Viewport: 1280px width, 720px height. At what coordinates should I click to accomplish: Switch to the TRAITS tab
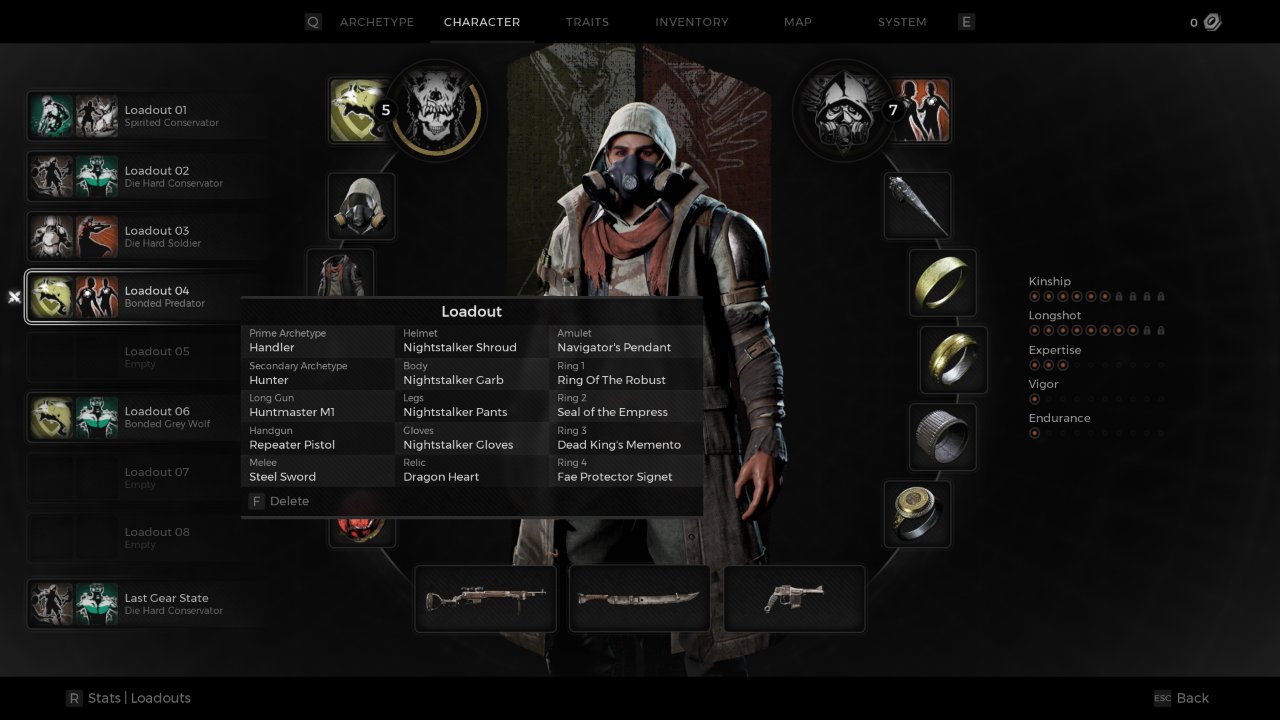click(587, 21)
